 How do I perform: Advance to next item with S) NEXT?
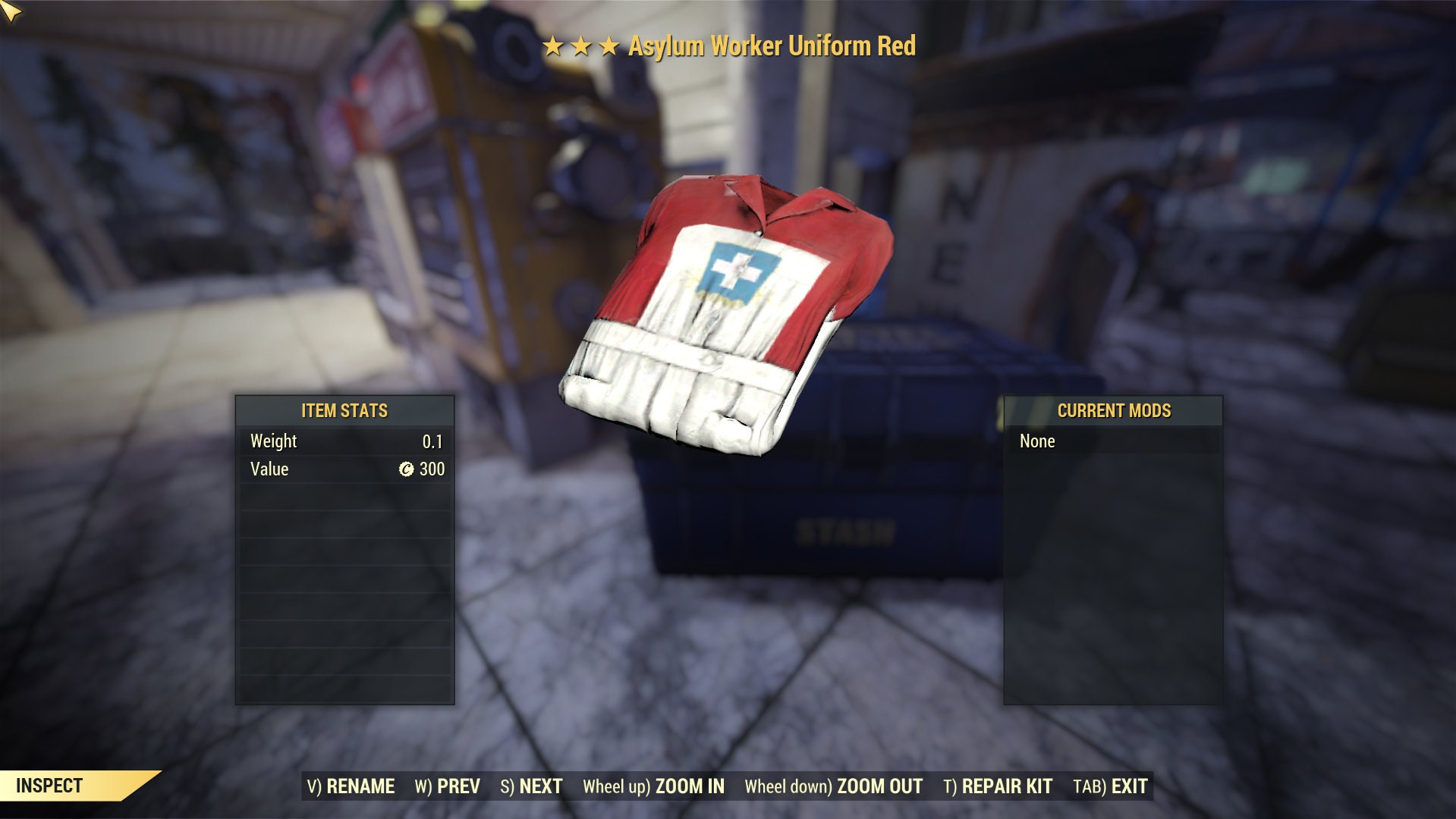tap(531, 786)
